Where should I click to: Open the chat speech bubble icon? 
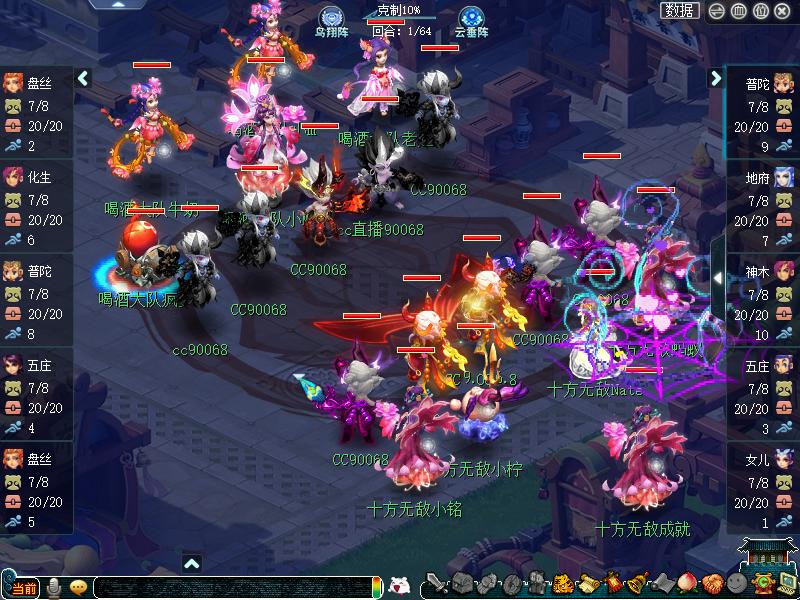78,587
